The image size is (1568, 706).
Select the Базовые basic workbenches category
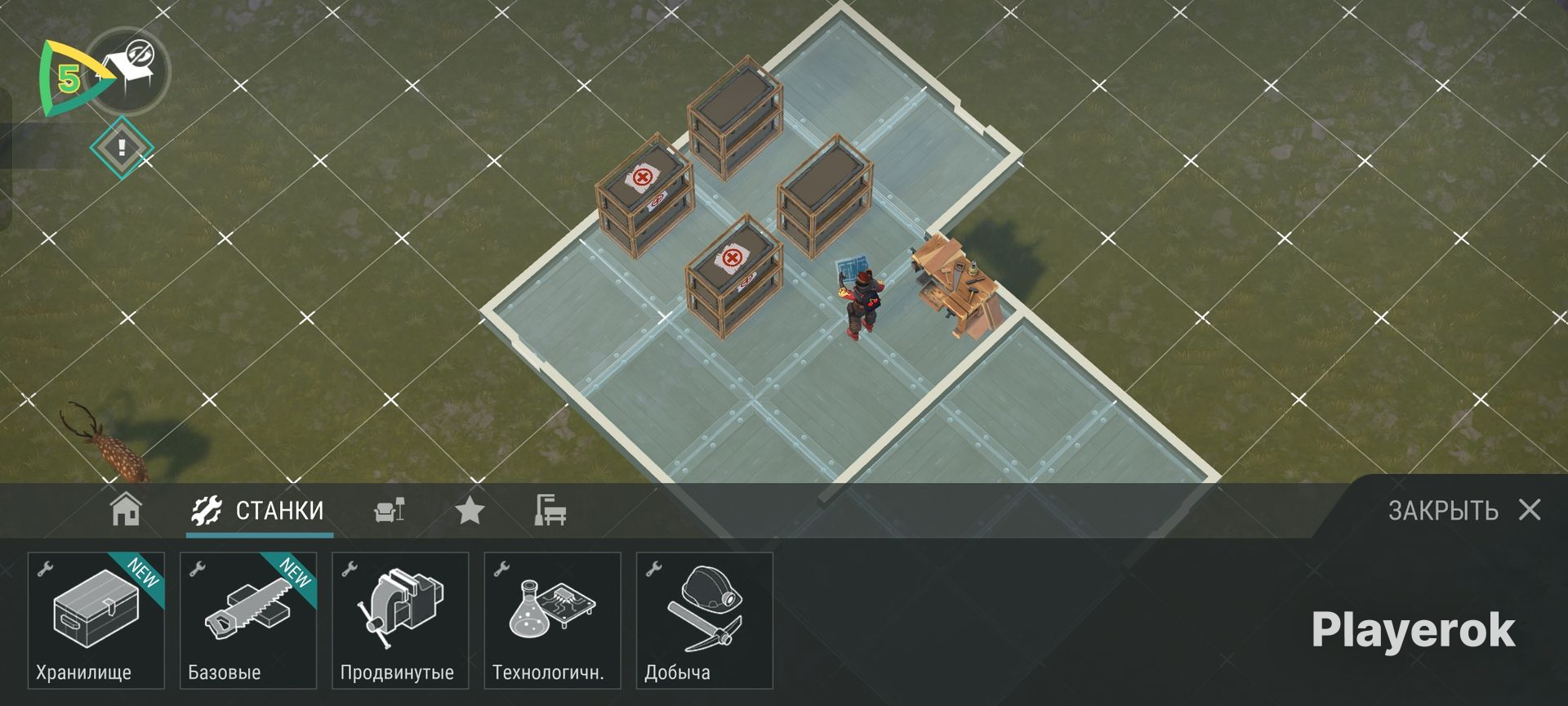click(x=248, y=620)
